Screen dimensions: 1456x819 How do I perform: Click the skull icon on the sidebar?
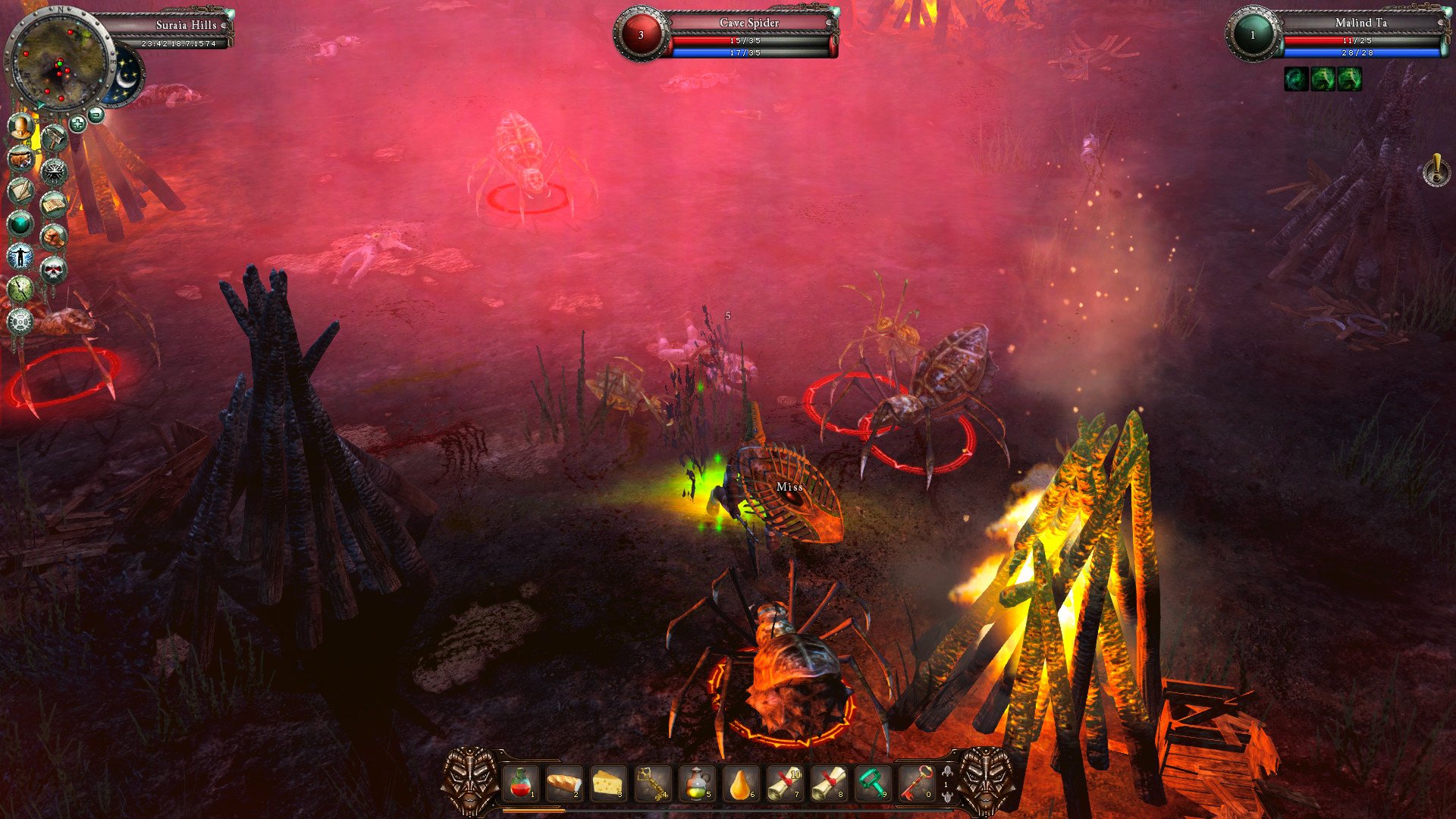53,268
